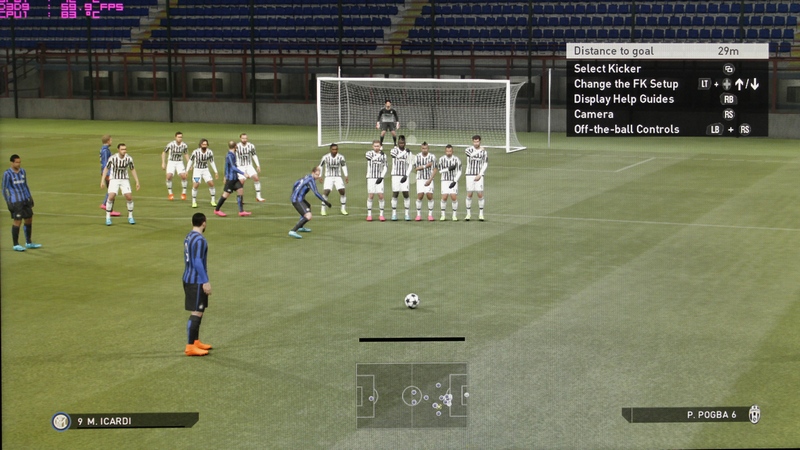Screen dimensions: 800x450
Task: Select the P. Pogba player name plate
Action: (x=690, y=414)
